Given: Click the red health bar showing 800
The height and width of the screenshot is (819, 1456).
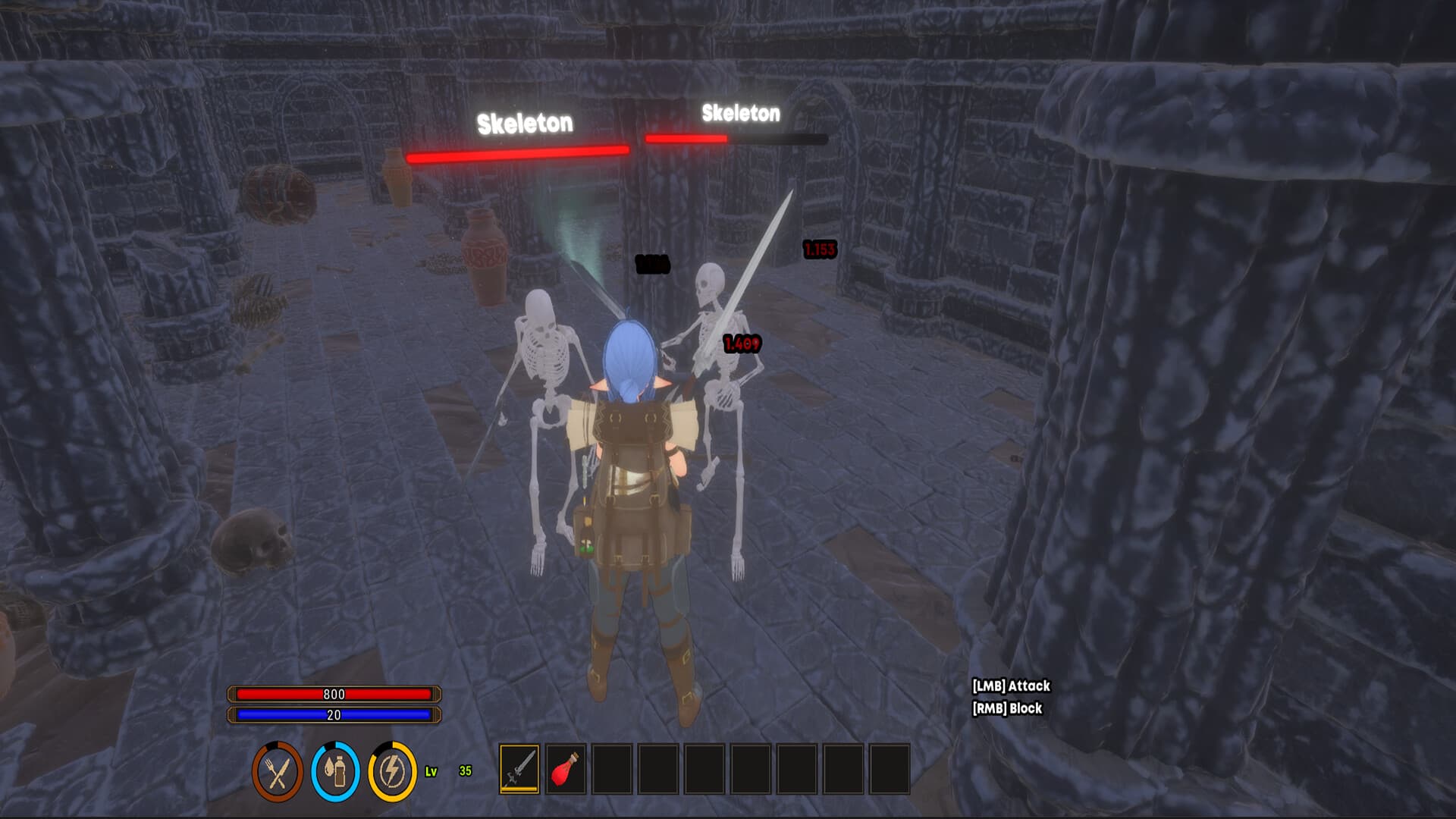Looking at the screenshot, I should pos(334,693).
